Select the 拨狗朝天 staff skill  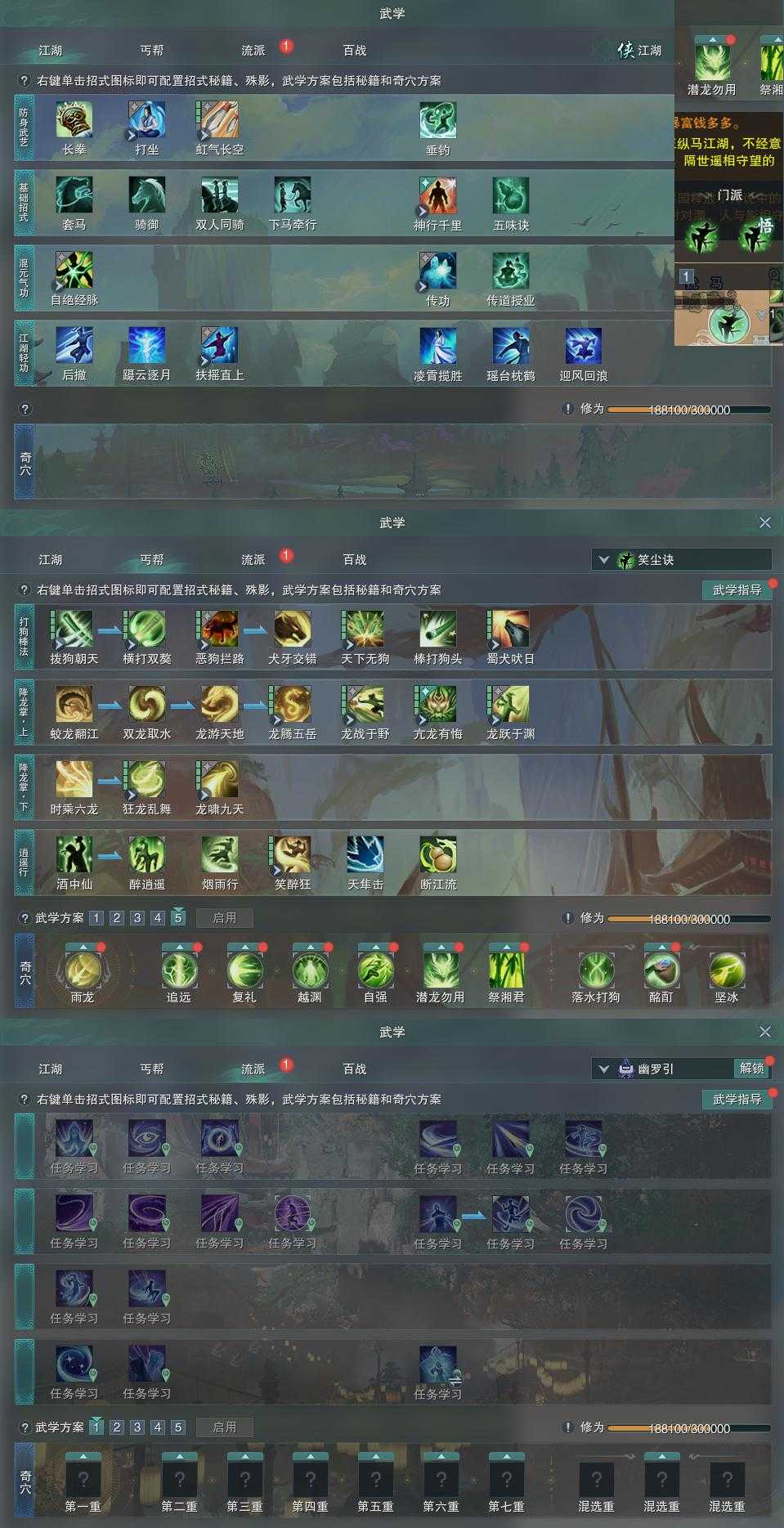coord(74,630)
